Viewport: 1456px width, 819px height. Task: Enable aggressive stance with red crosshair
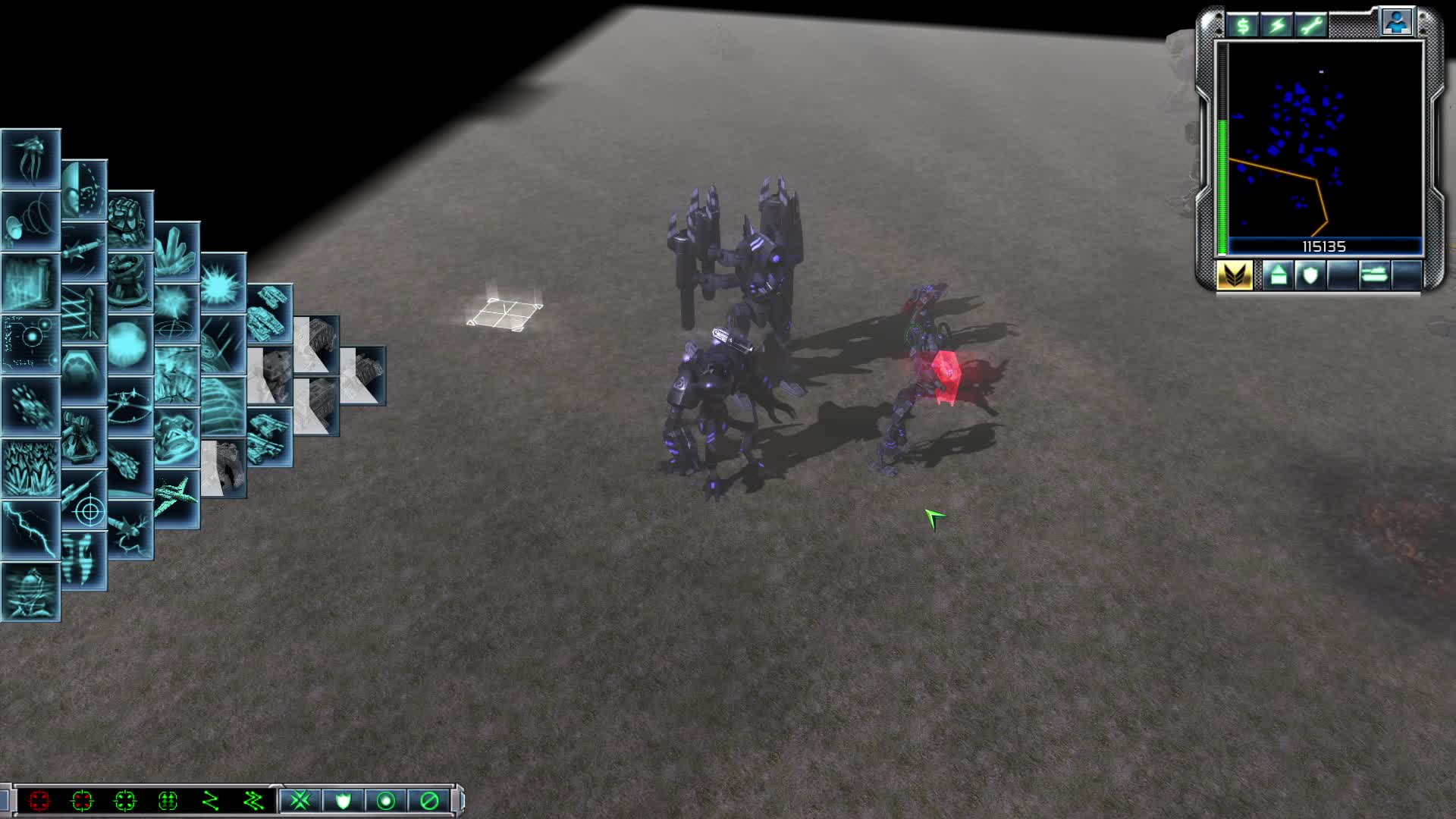click(39, 802)
